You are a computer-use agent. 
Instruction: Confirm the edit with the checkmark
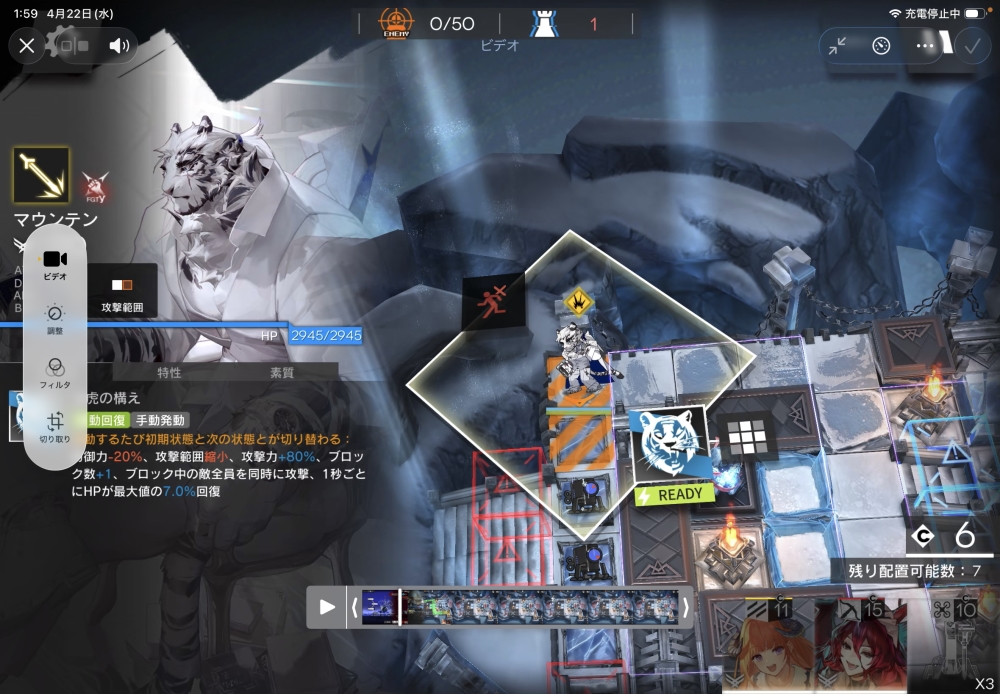(x=971, y=45)
